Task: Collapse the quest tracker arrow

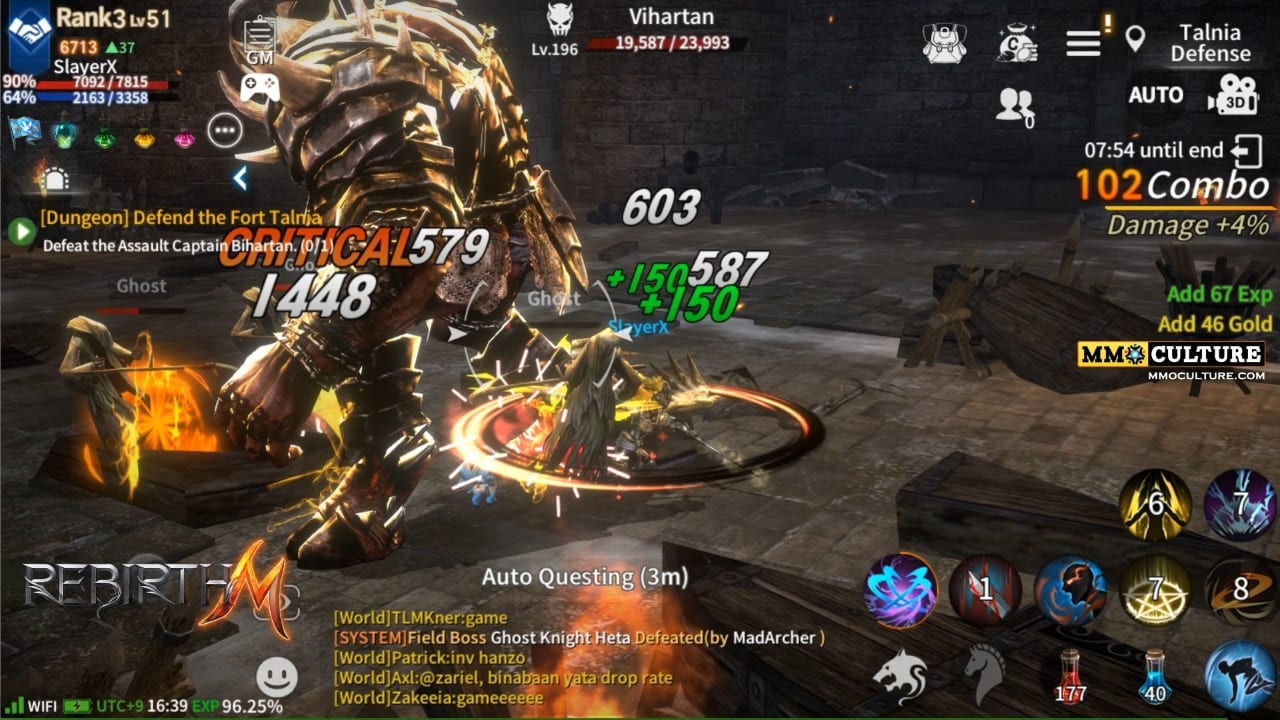Action: [x=240, y=179]
